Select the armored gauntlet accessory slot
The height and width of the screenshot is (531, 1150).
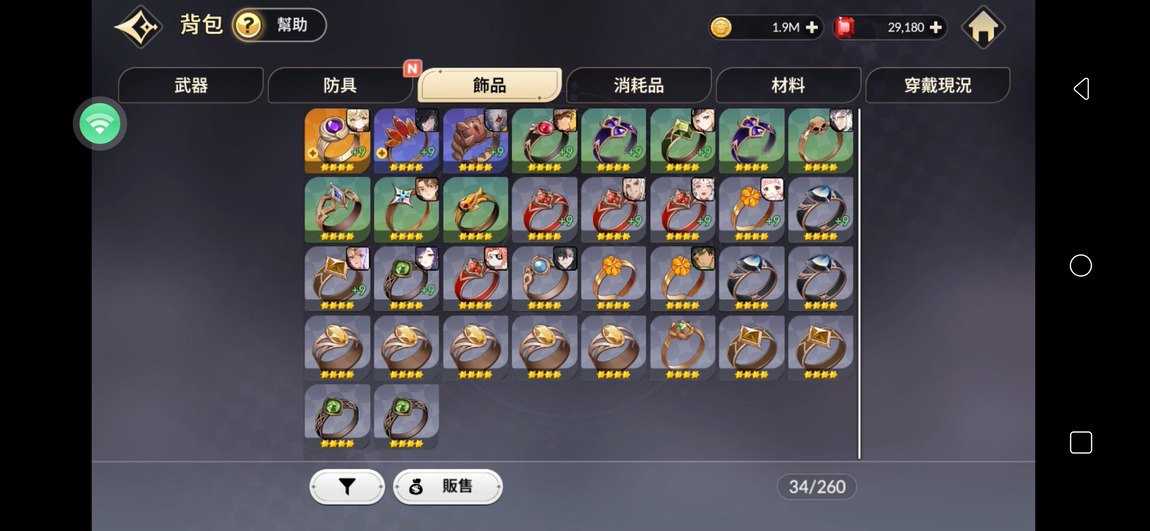pyautogui.click(x=475, y=141)
